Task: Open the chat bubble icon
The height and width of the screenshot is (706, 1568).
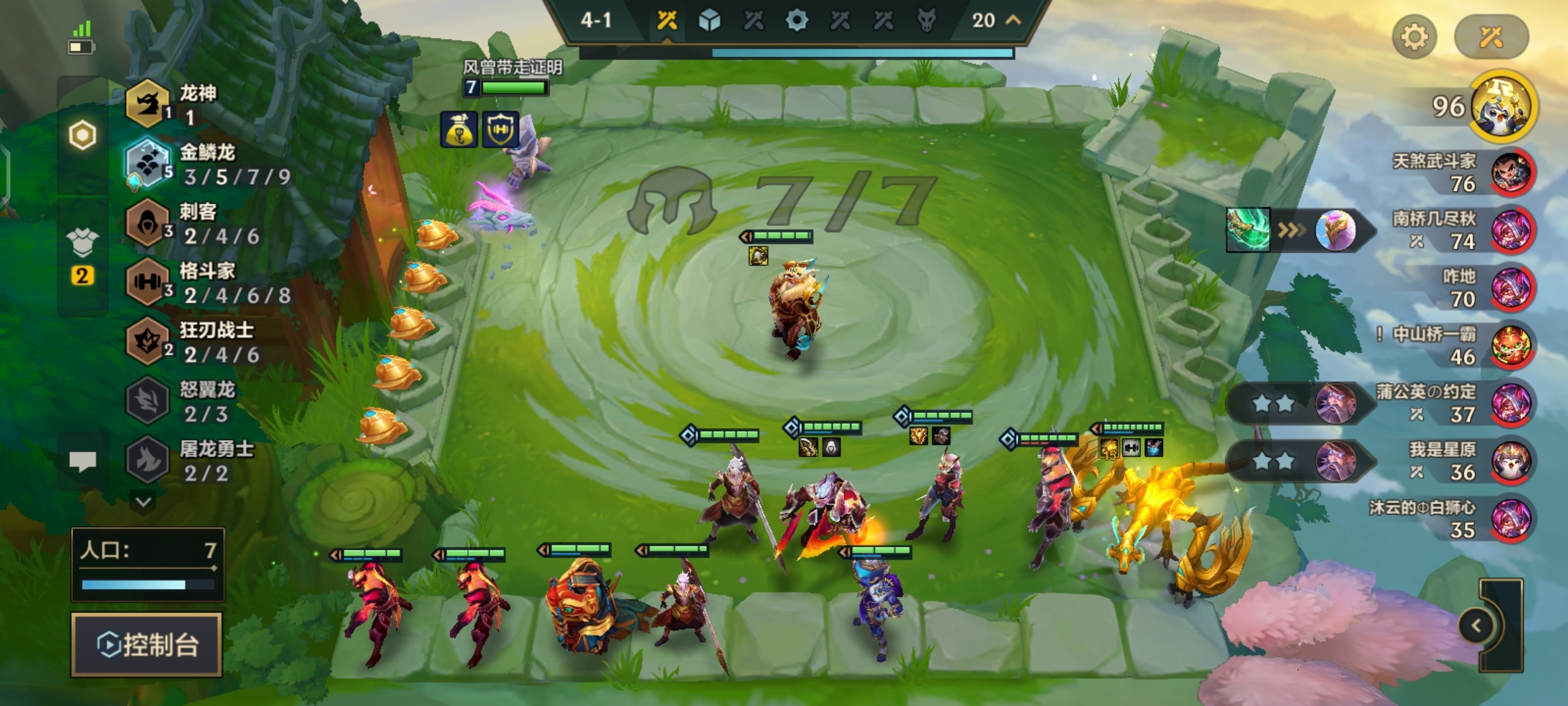Action: point(82,462)
